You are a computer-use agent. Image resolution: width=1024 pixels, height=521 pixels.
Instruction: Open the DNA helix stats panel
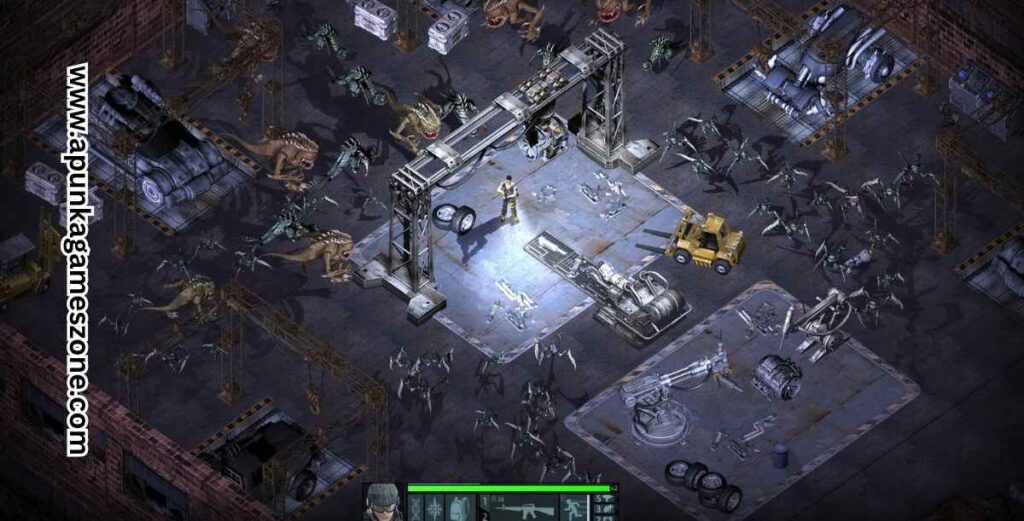click(414, 508)
